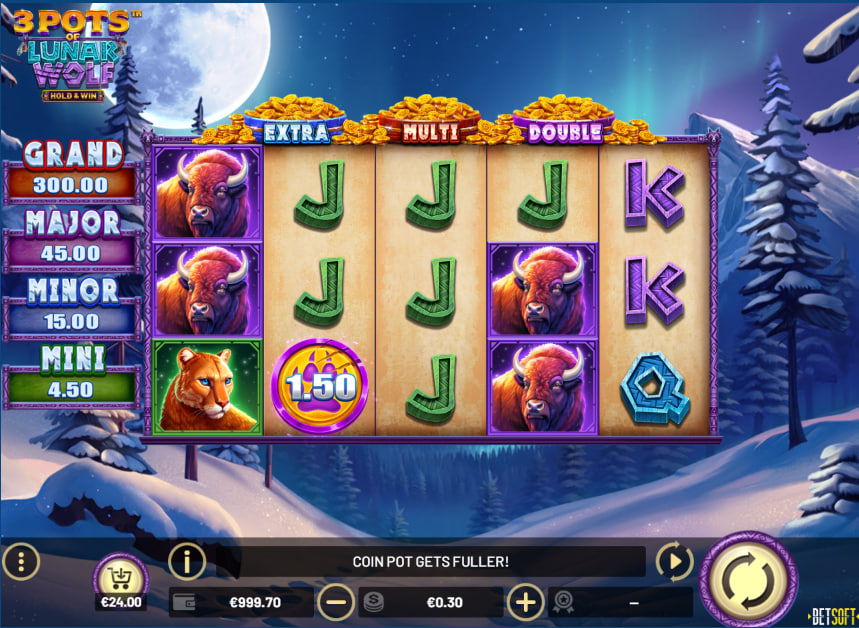
Task: Start autoplay with the play arrow button
Action: click(675, 562)
